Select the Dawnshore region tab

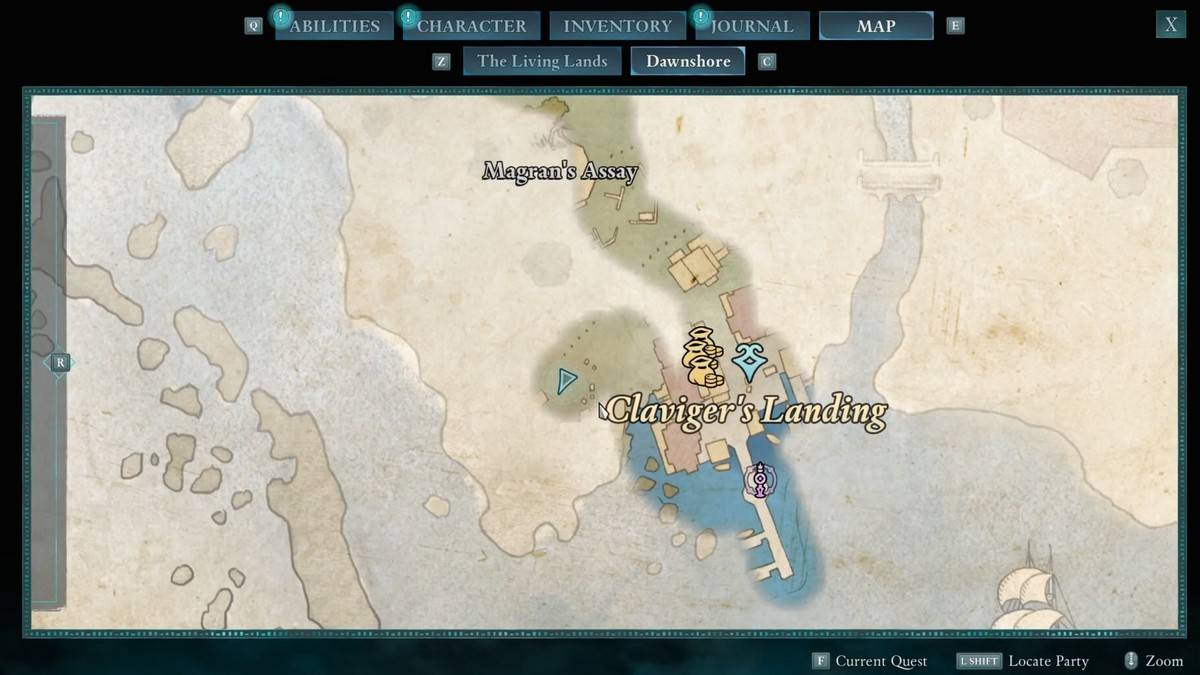point(688,61)
